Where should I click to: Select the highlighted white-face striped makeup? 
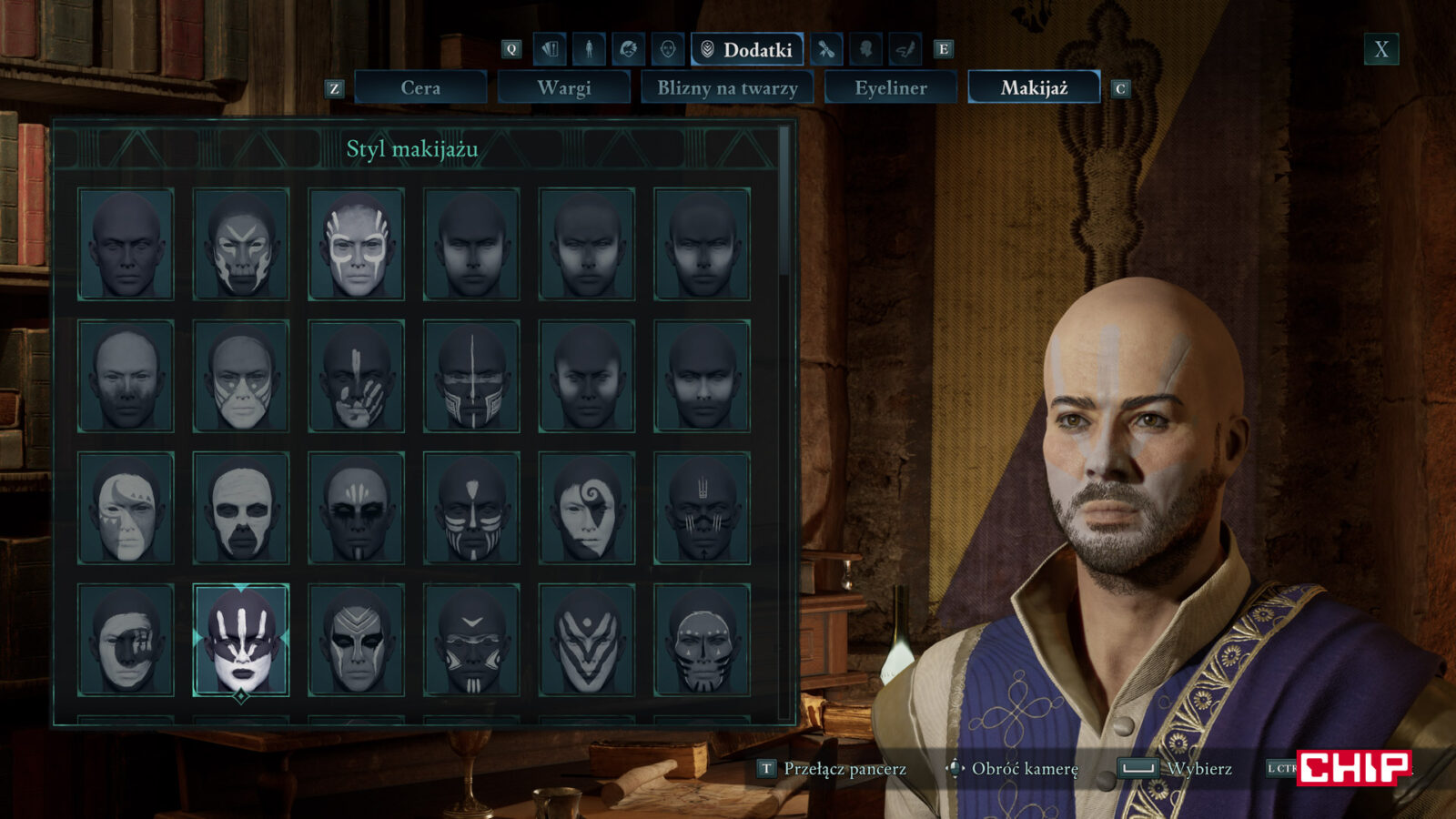[241, 640]
